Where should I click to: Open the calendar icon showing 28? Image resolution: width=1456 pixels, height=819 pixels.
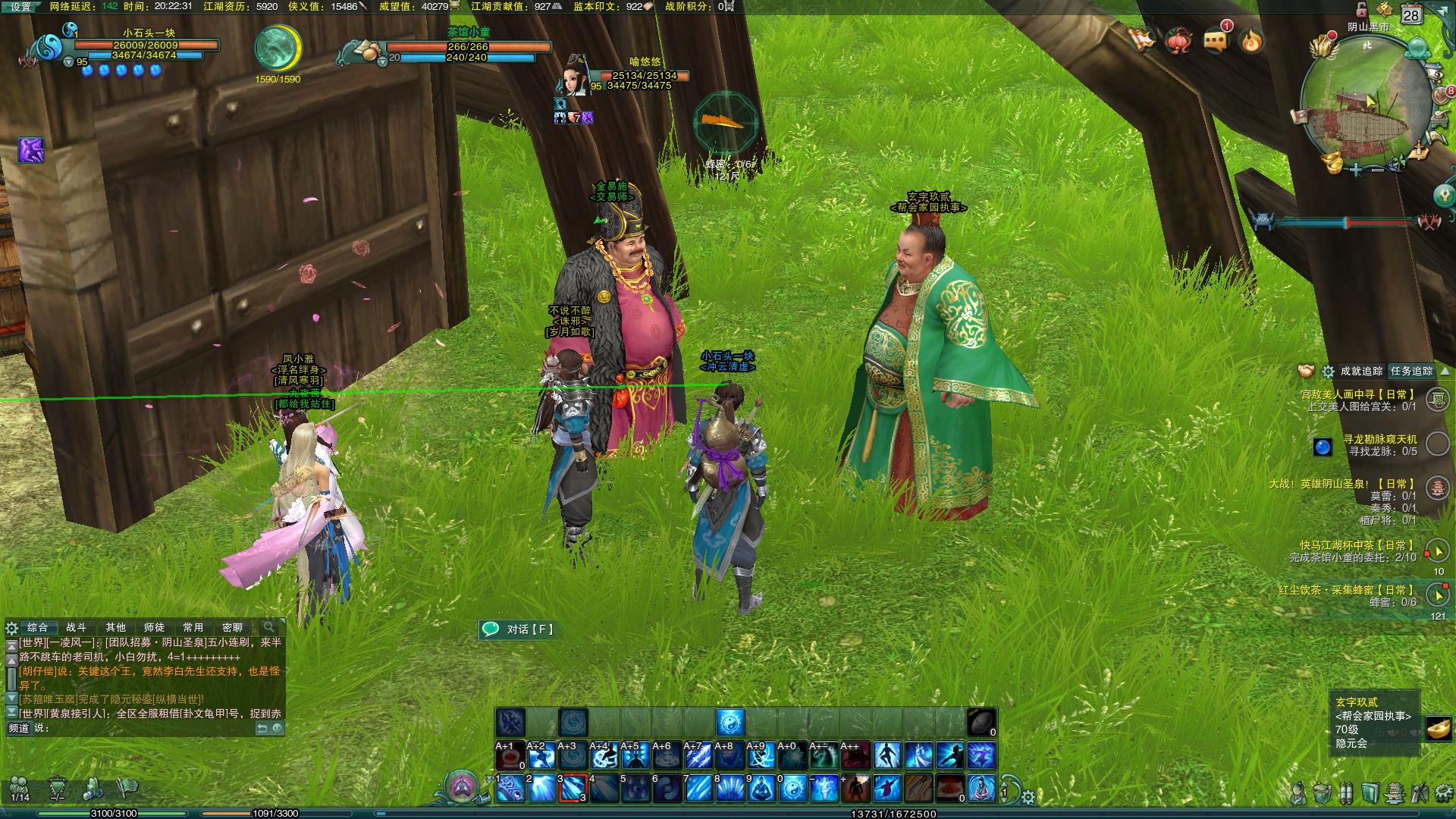click(1410, 14)
